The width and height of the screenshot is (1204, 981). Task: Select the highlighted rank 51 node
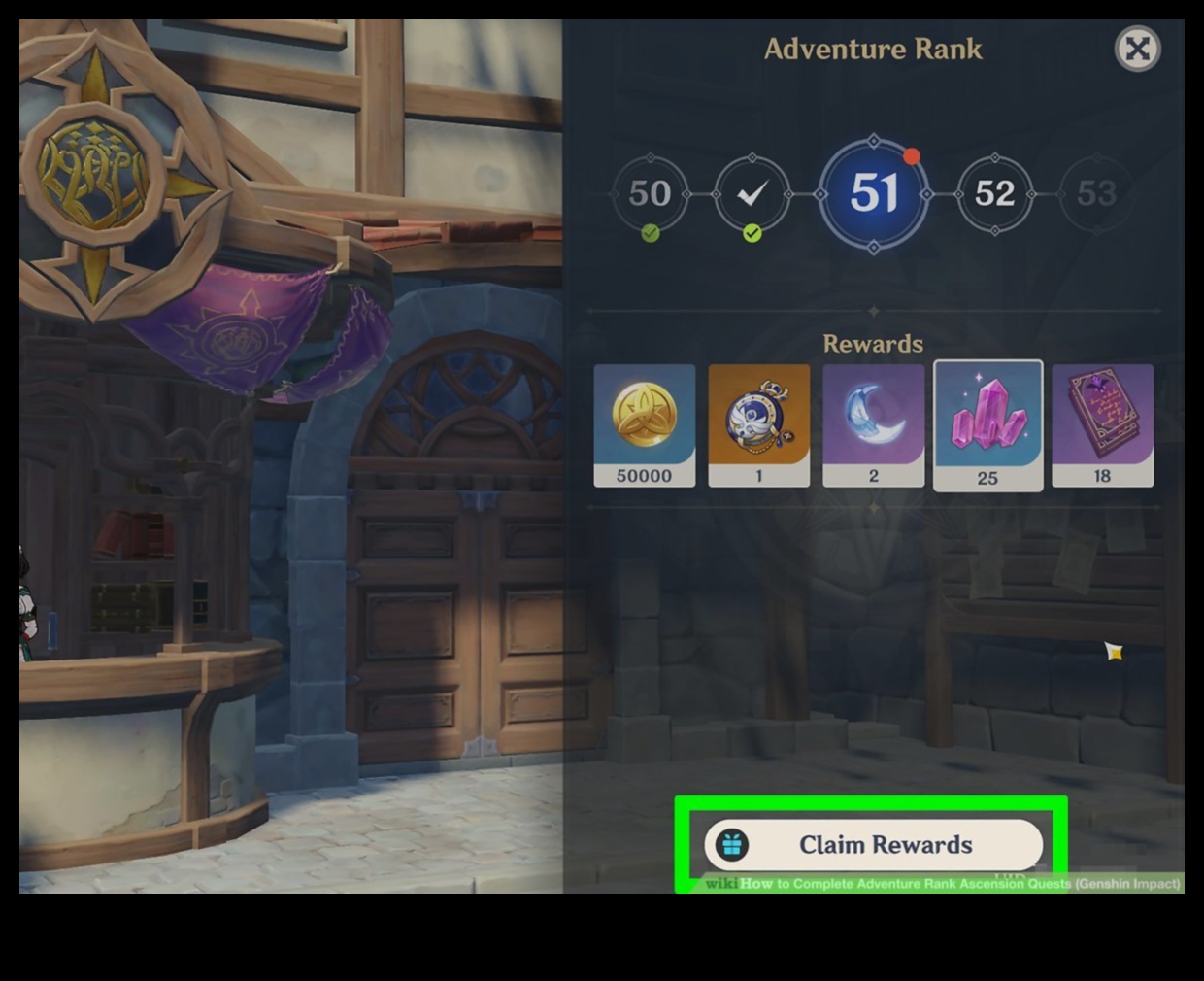pyautogui.click(x=874, y=193)
